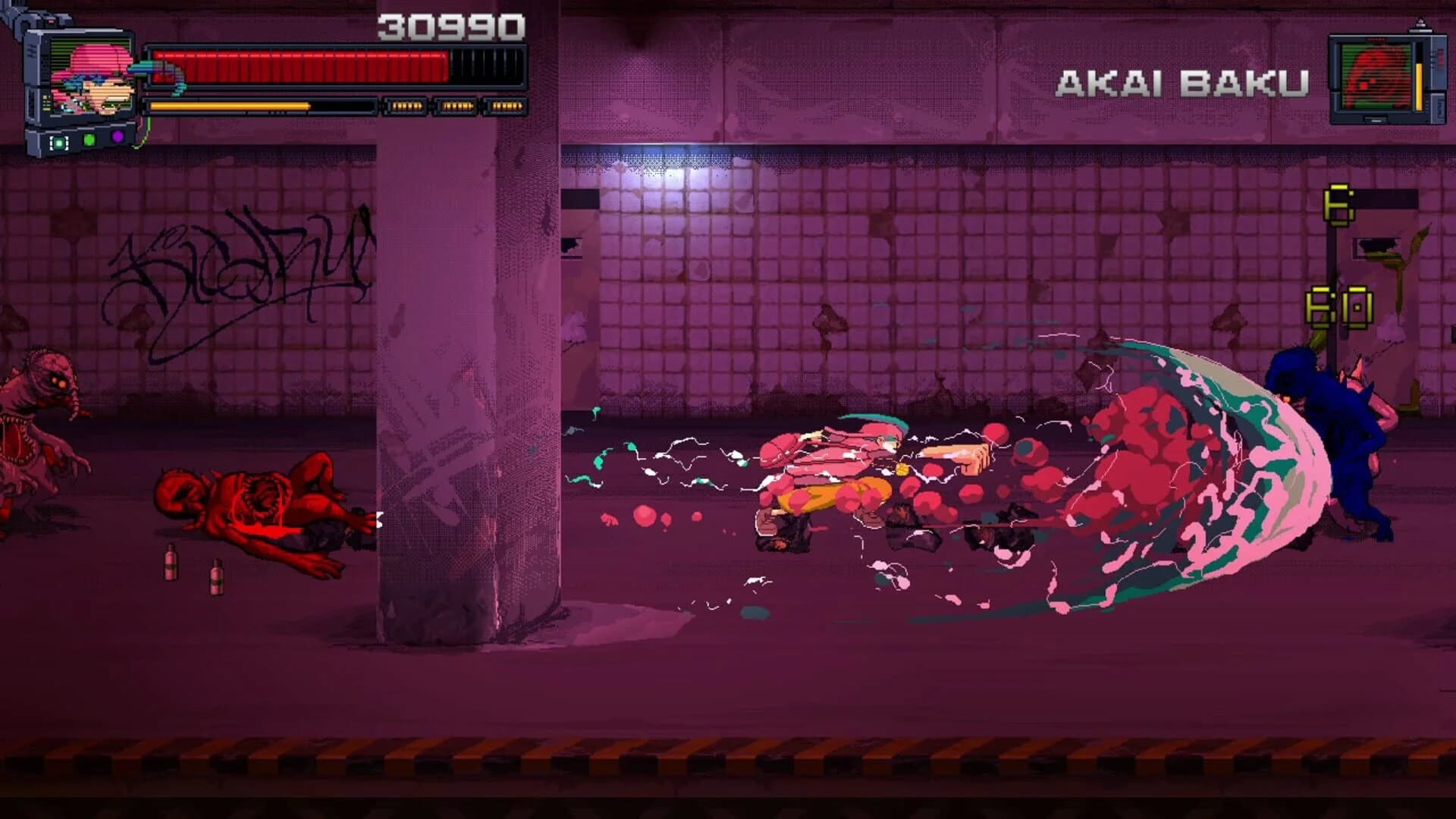The height and width of the screenshot is (819, 1456).
Task: Click the first special charge cell icon
Action: tap(406, 105)
